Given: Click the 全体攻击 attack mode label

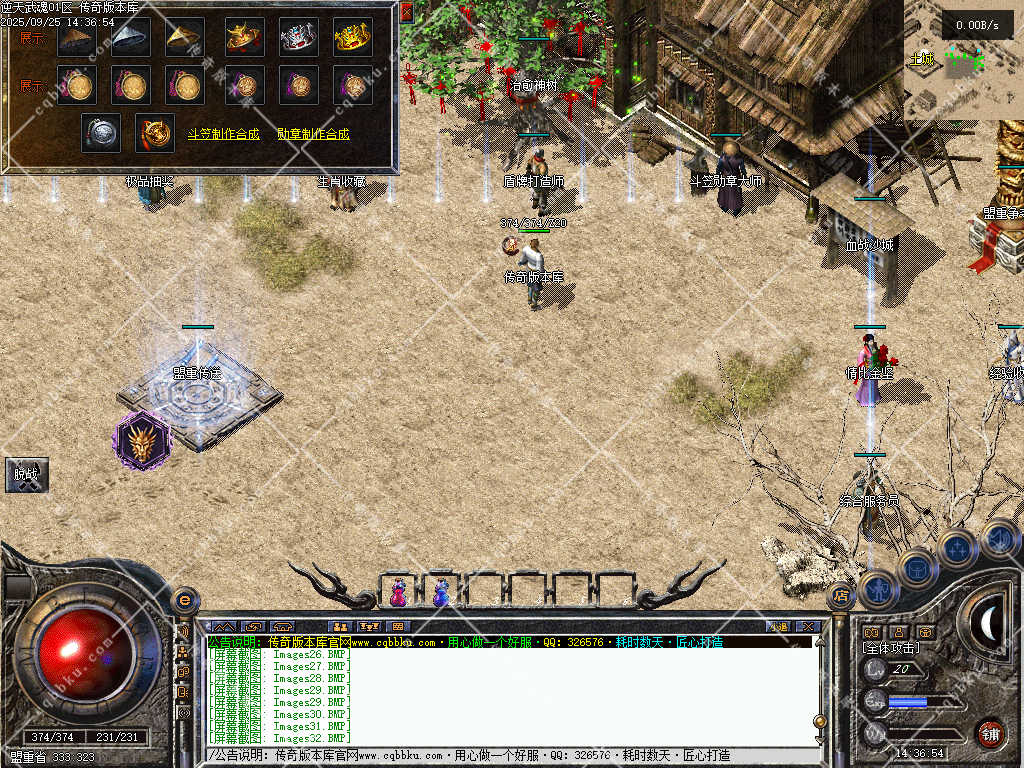Looking at the screenshot, I should point(891,649).
